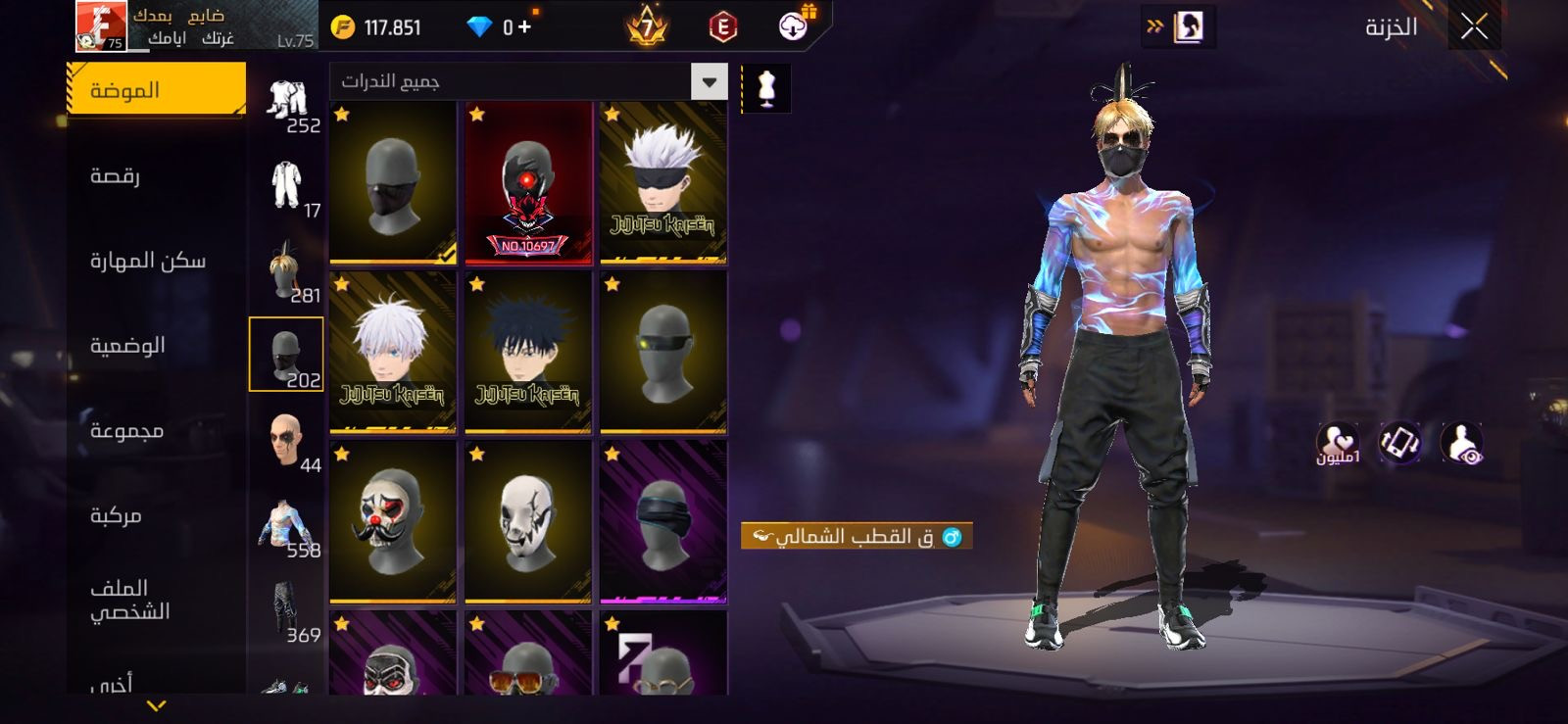Pick the black spiky hair Jujutsu Kaisen head
Viewport: 1568px width, 724px height.
pyautogui.click(x=528, y=353)
